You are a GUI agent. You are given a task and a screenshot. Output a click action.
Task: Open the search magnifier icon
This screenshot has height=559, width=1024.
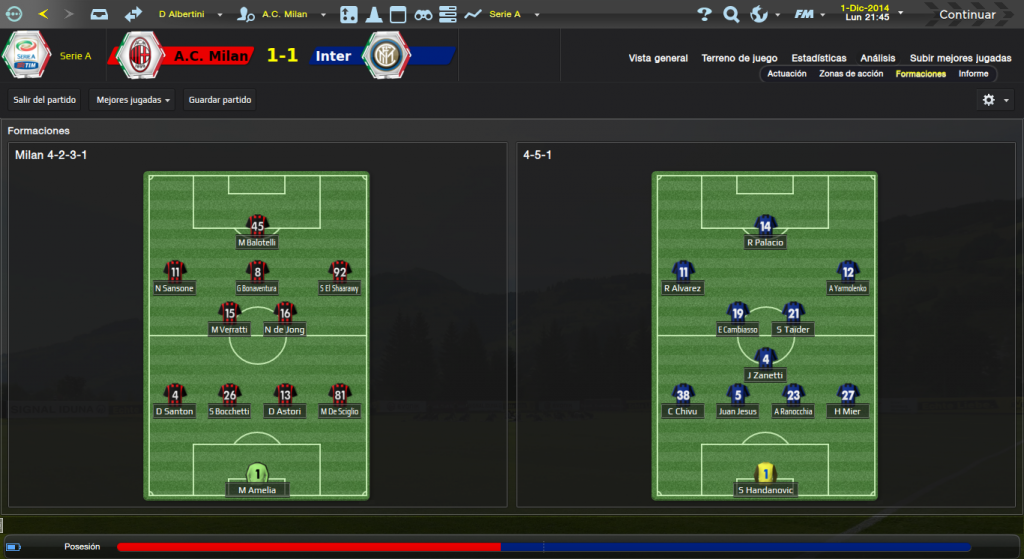point(731,14)
